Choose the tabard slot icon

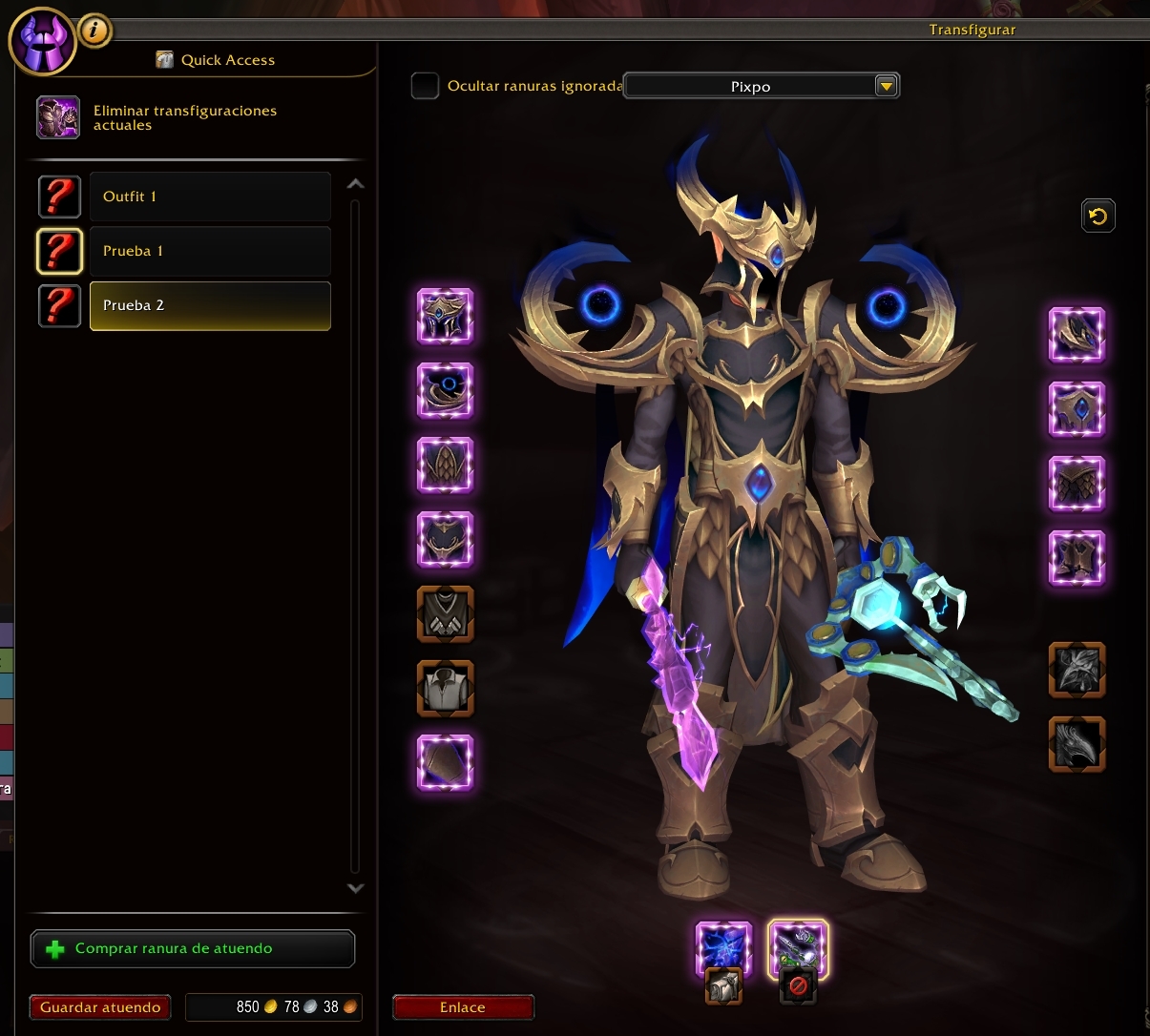446,613
